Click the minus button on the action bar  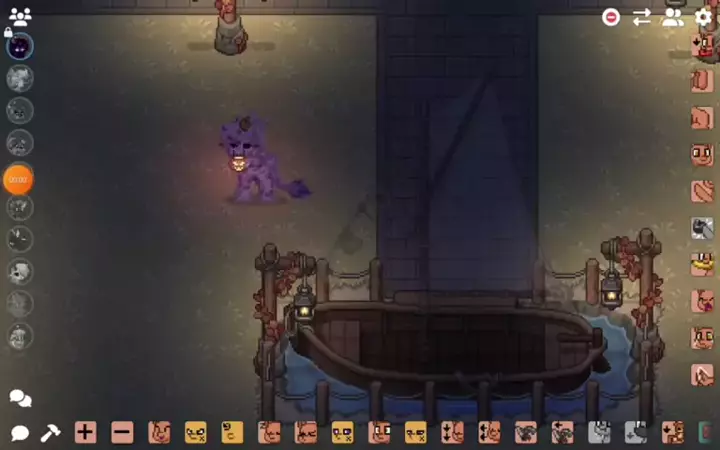pyautogui.click(x=122, y=433)
